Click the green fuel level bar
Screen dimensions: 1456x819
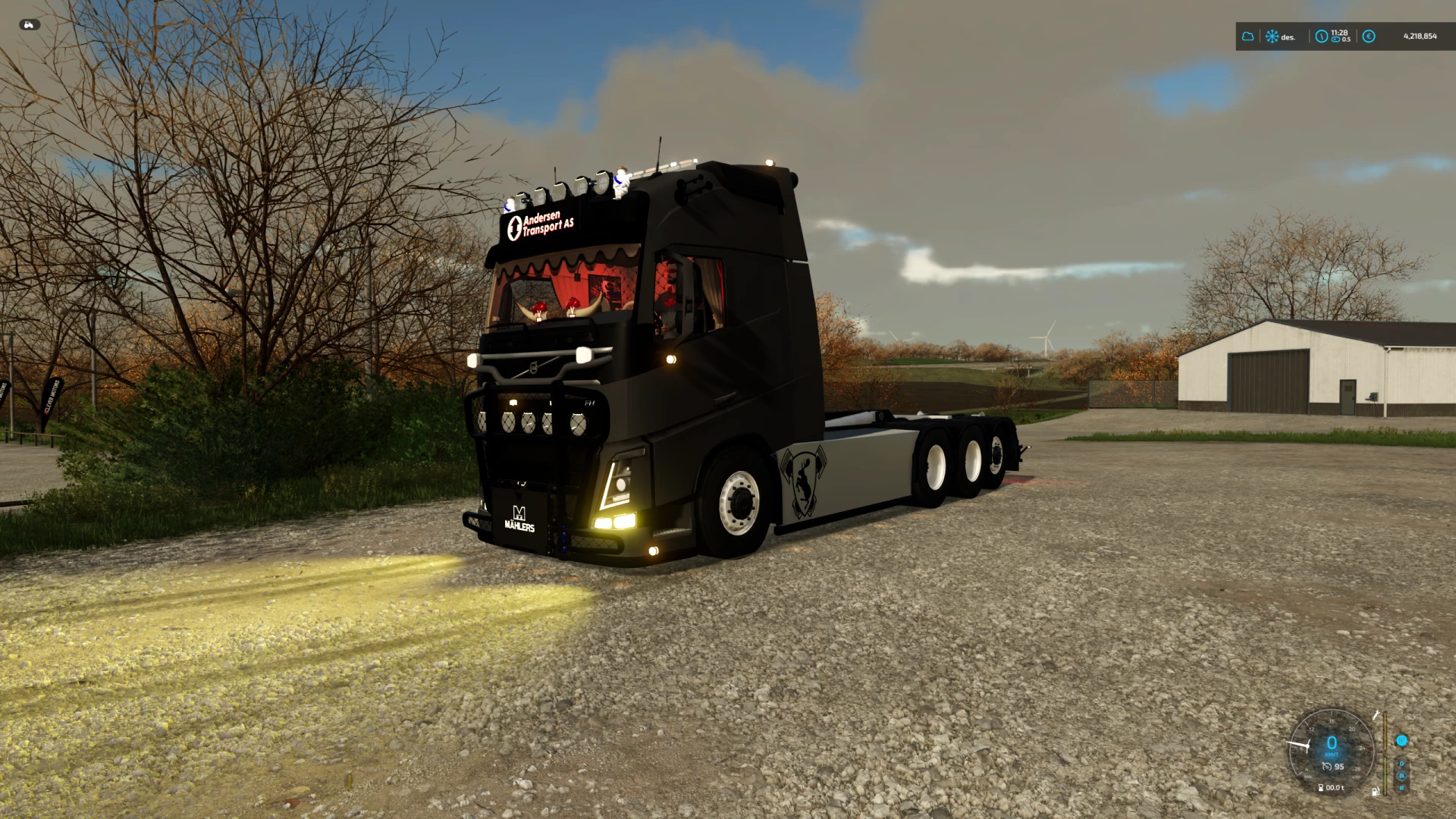tap(1385, 777)
